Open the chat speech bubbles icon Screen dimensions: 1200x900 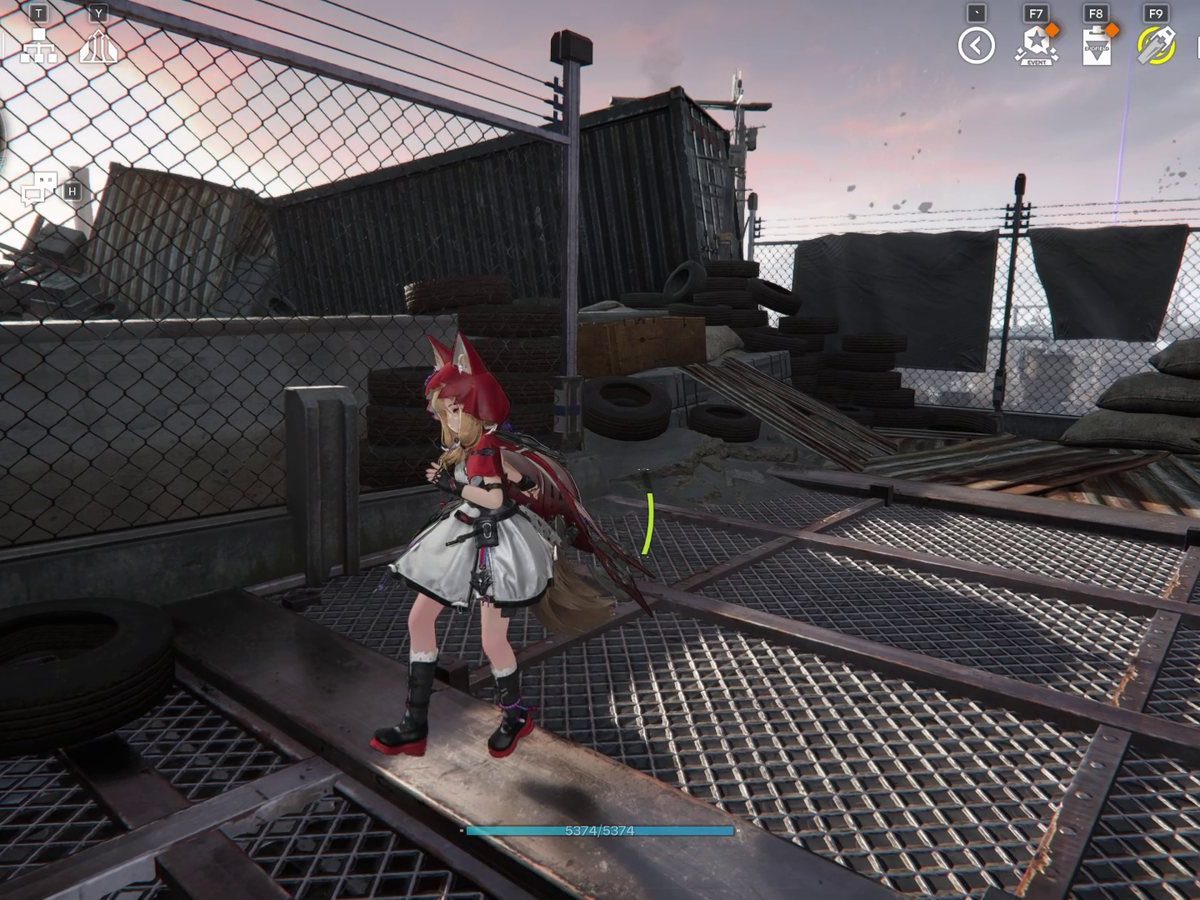coord(38,189)
